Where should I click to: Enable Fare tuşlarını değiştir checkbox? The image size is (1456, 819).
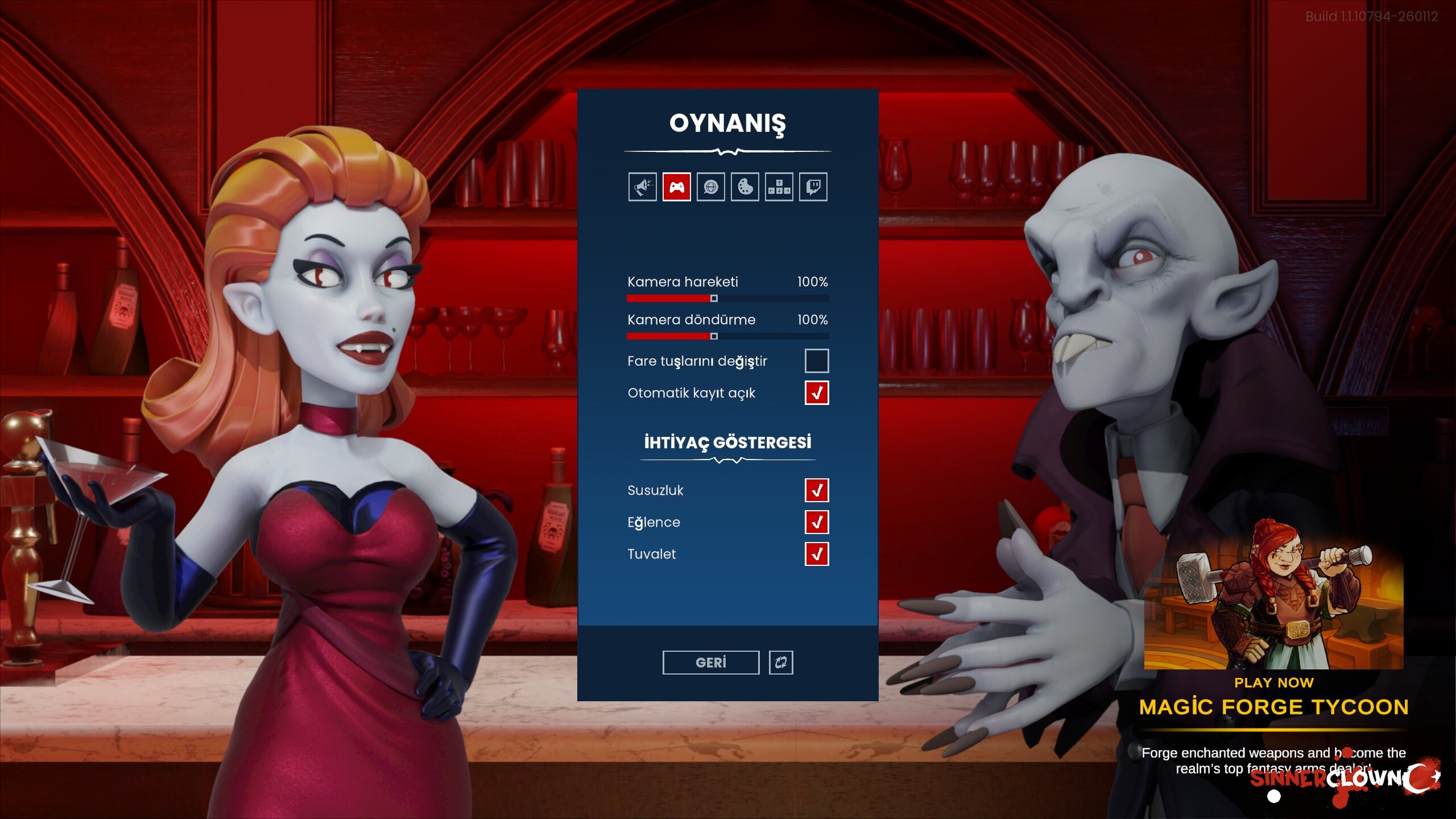pyautogui.click(x=817, y=361)
